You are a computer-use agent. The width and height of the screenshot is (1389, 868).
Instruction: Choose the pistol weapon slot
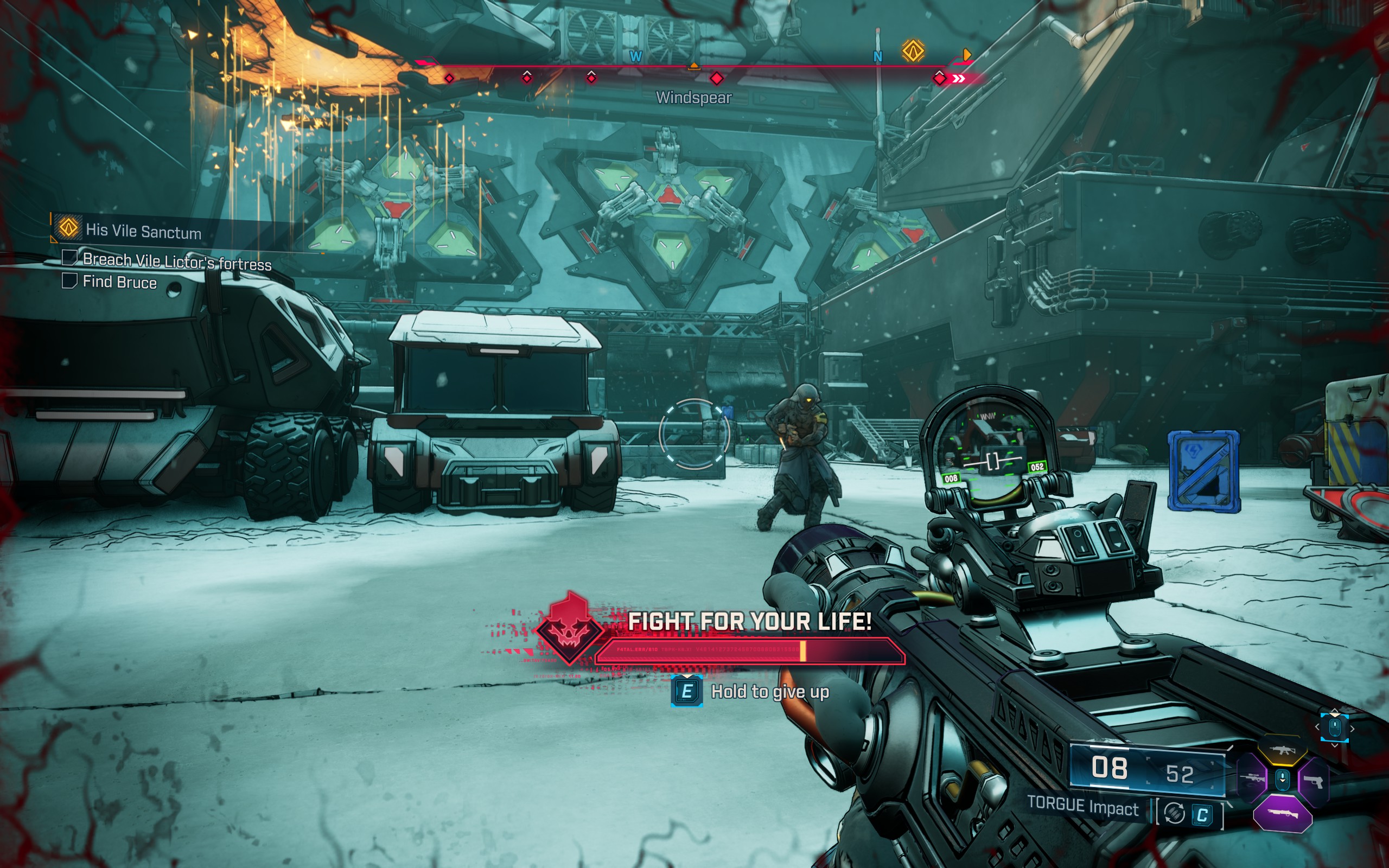(x=1312, y=780)
